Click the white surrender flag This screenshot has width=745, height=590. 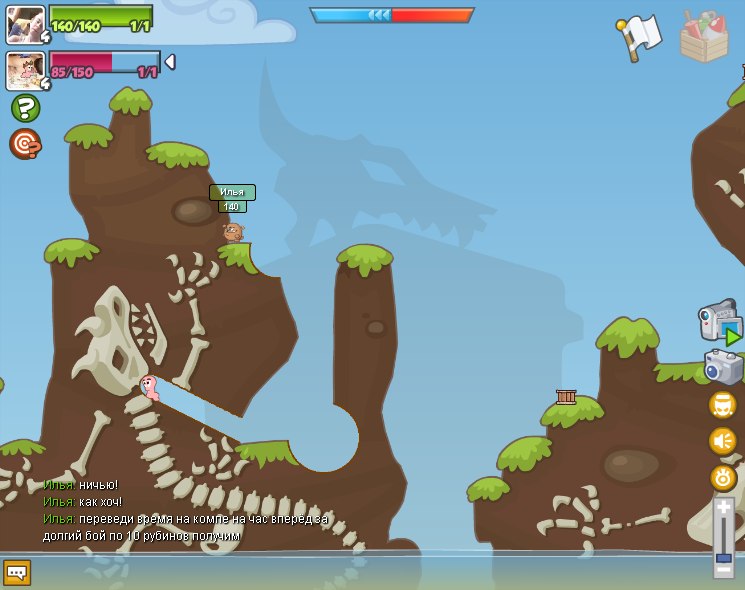639,37
